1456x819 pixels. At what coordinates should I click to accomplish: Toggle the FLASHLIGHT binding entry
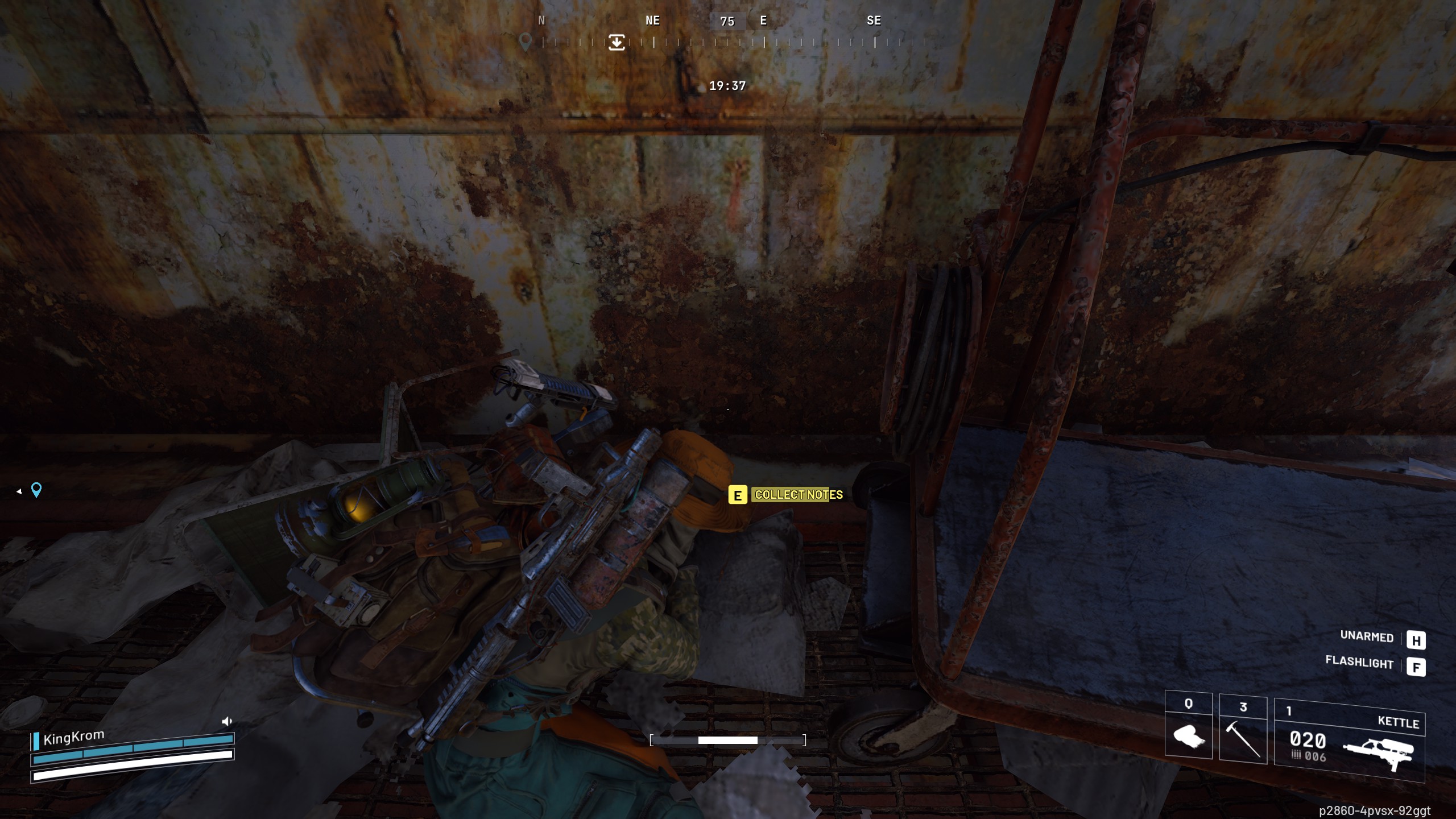pos(1360,664)
